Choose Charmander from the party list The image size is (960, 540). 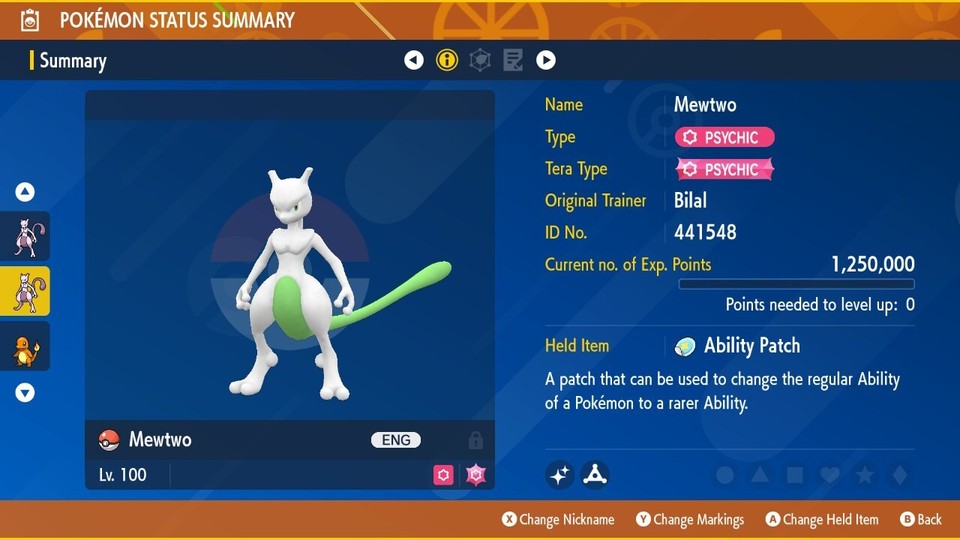pos(25,346)
